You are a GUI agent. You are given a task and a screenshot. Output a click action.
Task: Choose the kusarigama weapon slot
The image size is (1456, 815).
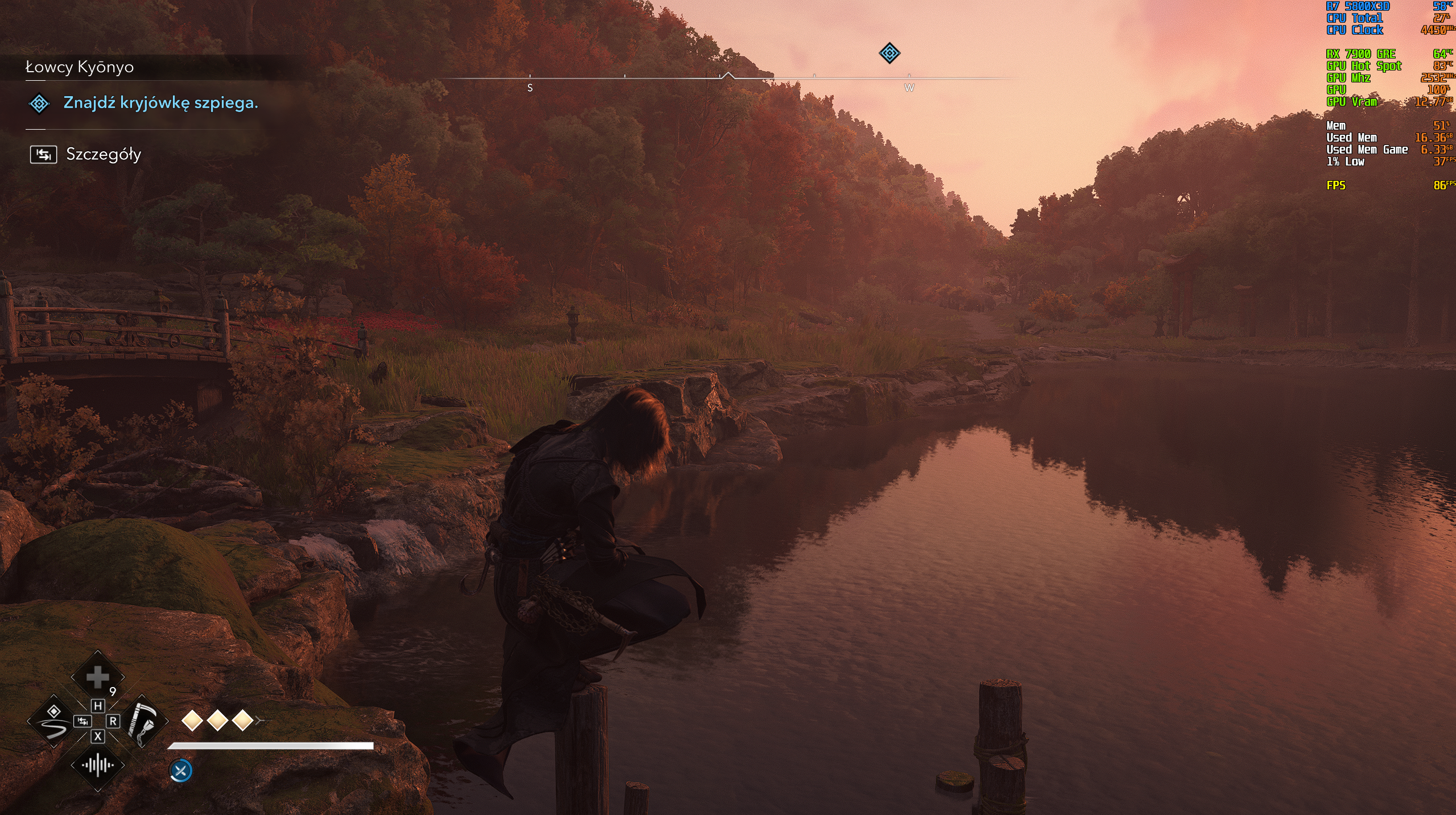pyautogui.click(x=142, y=721)
